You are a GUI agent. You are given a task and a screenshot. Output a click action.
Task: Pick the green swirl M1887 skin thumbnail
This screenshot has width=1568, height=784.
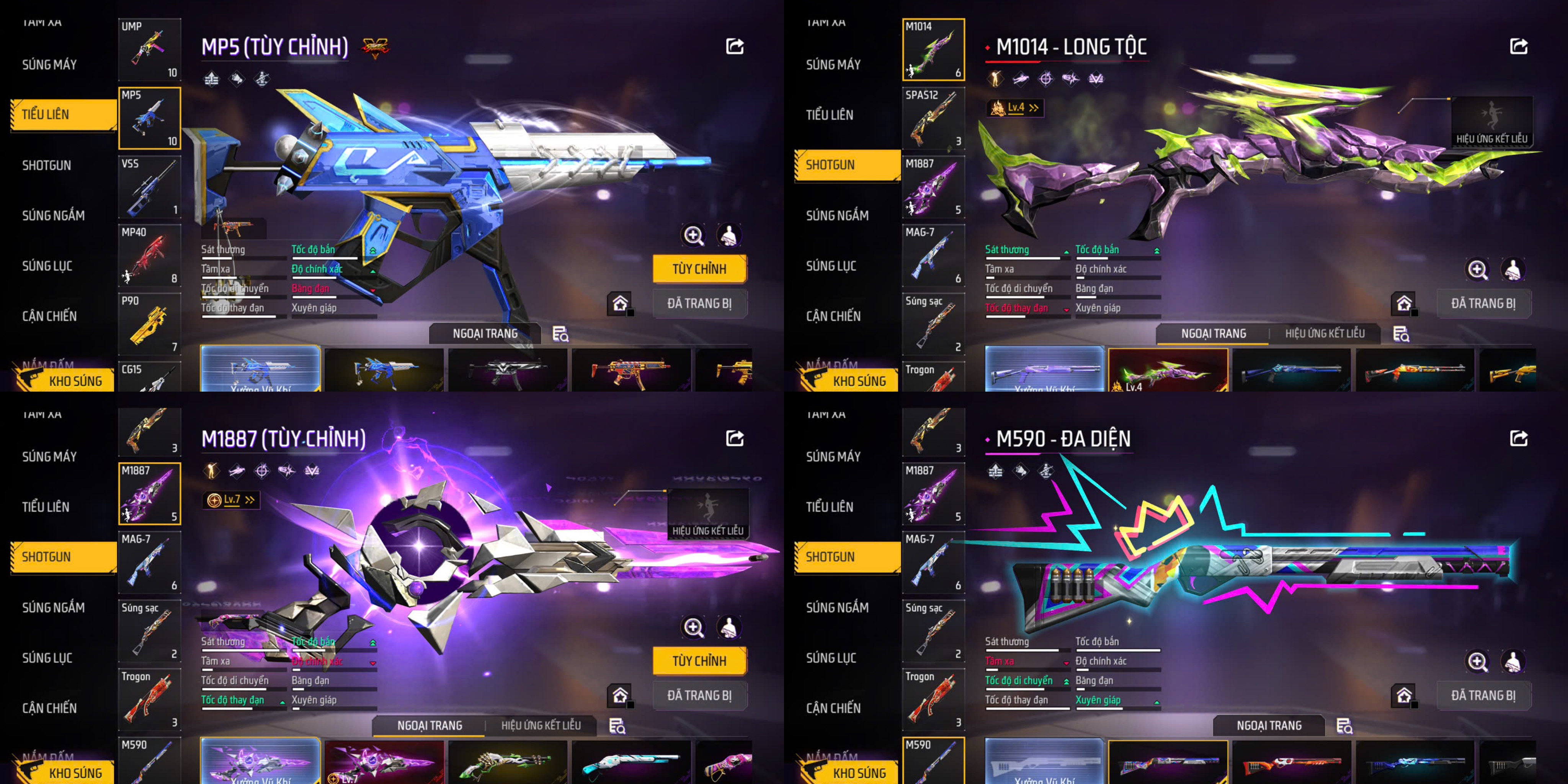point(507,761)
